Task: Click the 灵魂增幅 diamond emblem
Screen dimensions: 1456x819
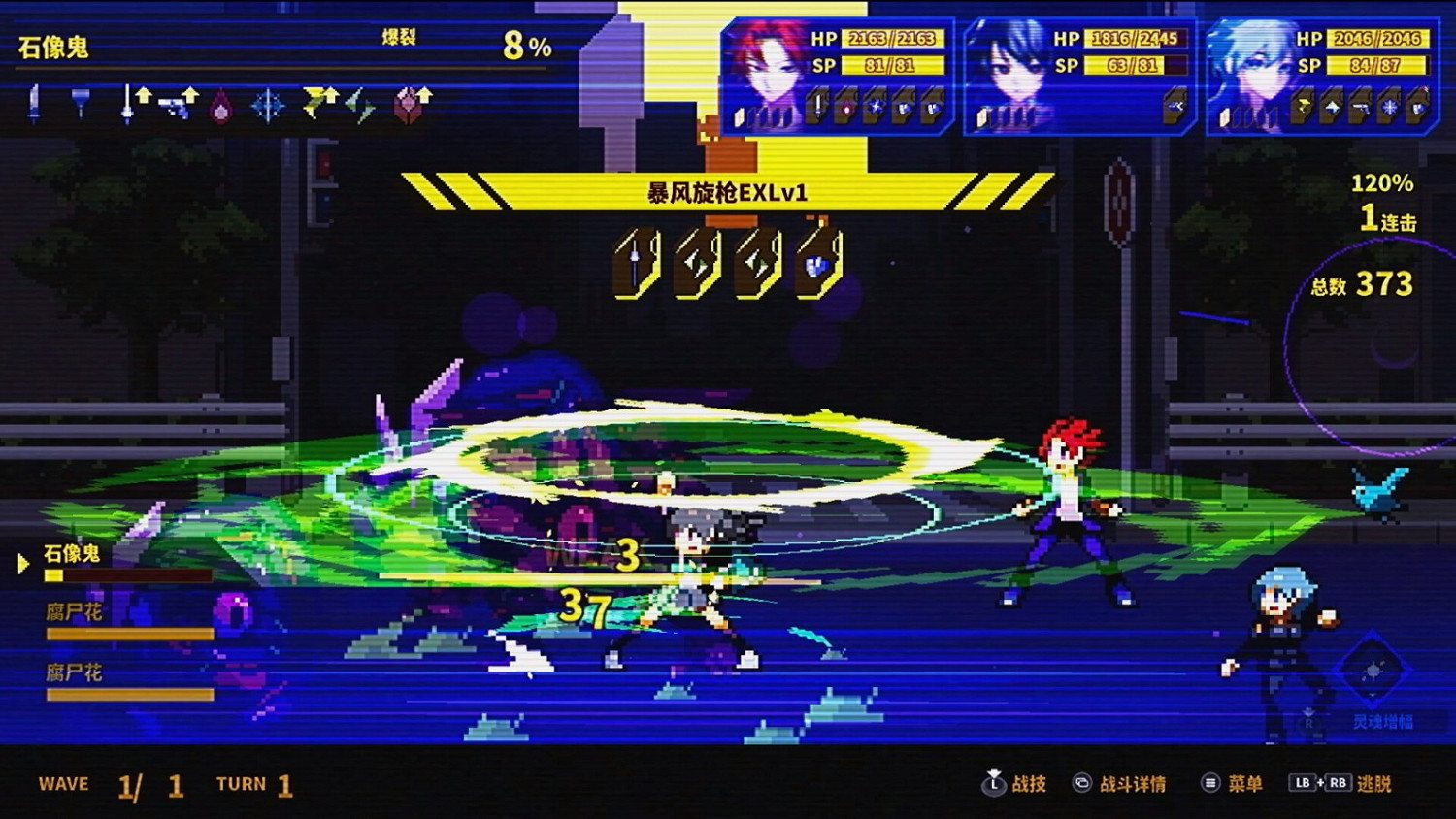Action: click(1373, 670)
